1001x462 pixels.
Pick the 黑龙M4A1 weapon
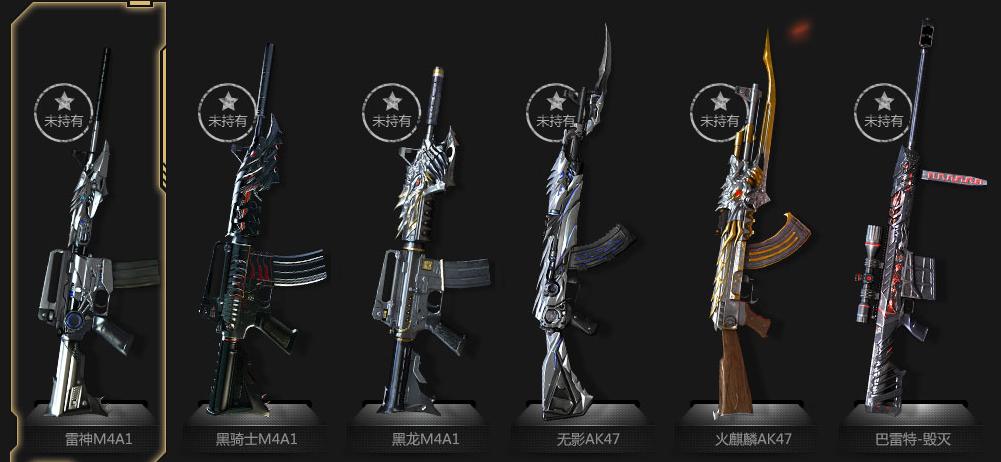pos(424,250)
